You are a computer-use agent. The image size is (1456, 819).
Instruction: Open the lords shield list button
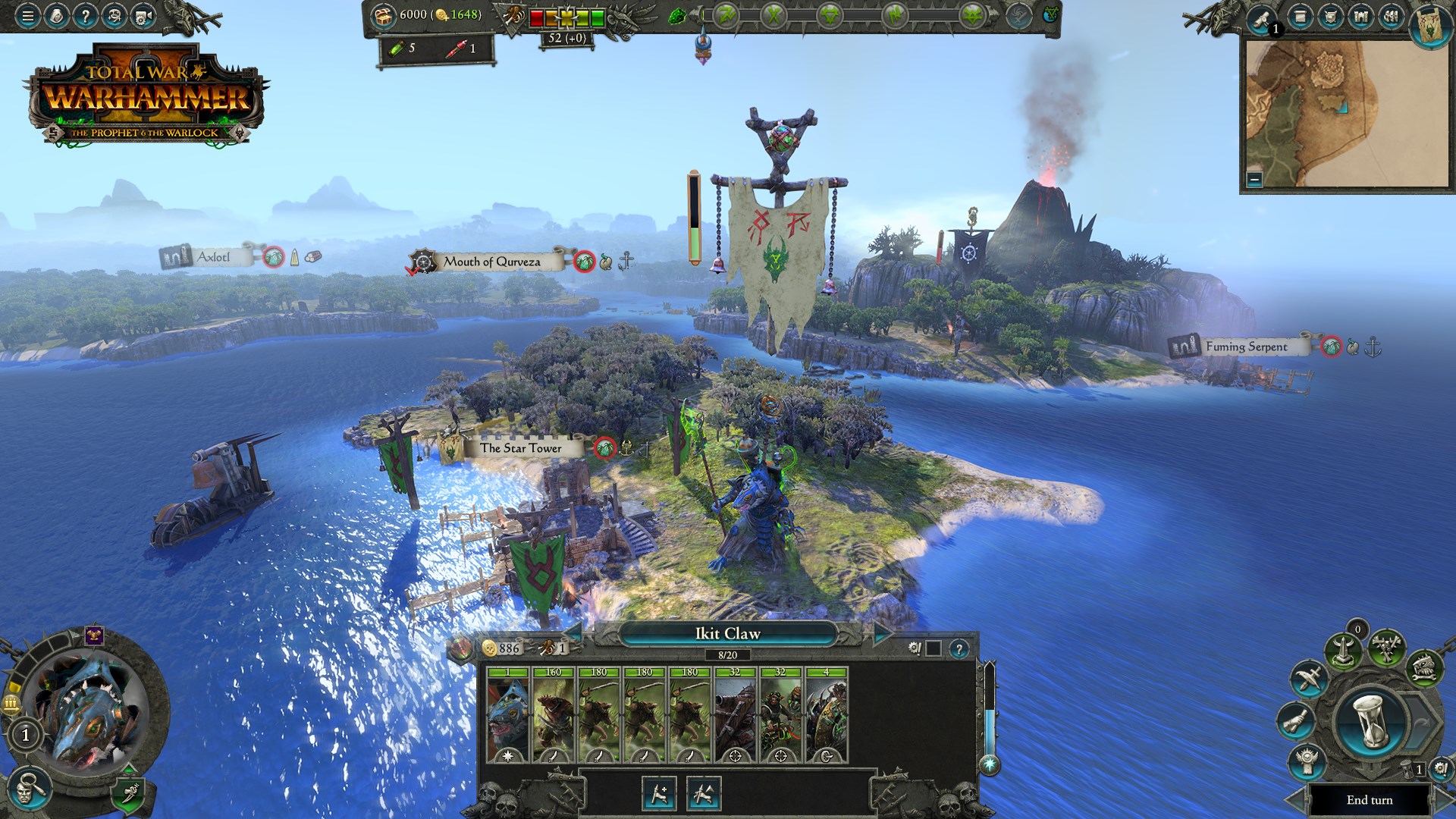point(1330,17)
